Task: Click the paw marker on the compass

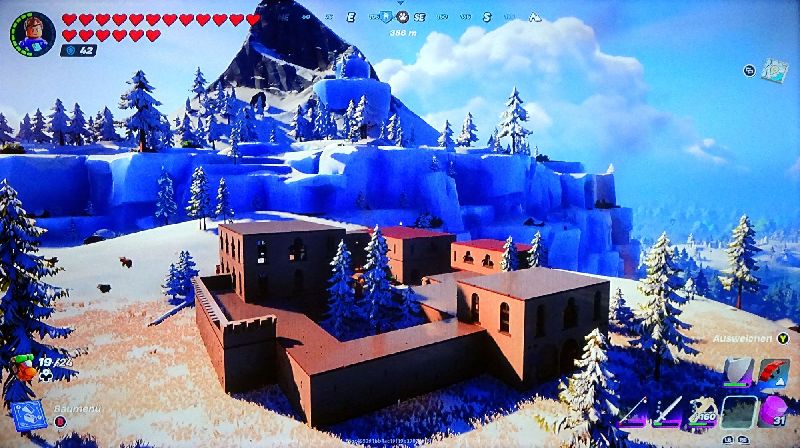Action: (401, 17)
